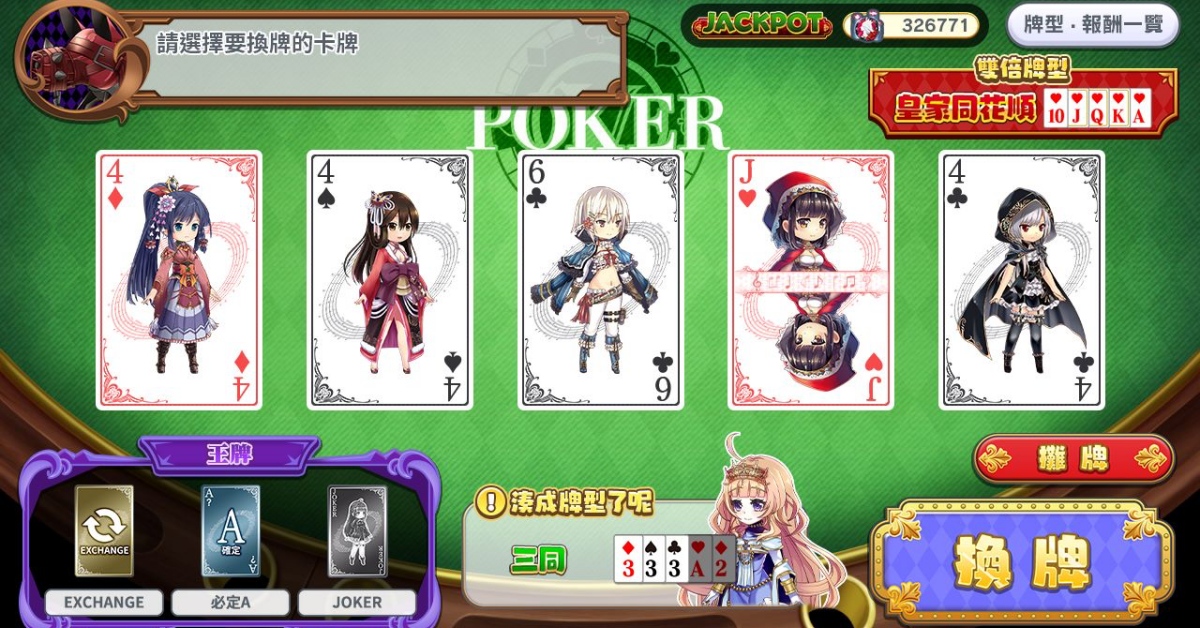Click the 必定A label button
This screenshot has width=1200, height=628.
pyautogui.click(x=230, y=602)
